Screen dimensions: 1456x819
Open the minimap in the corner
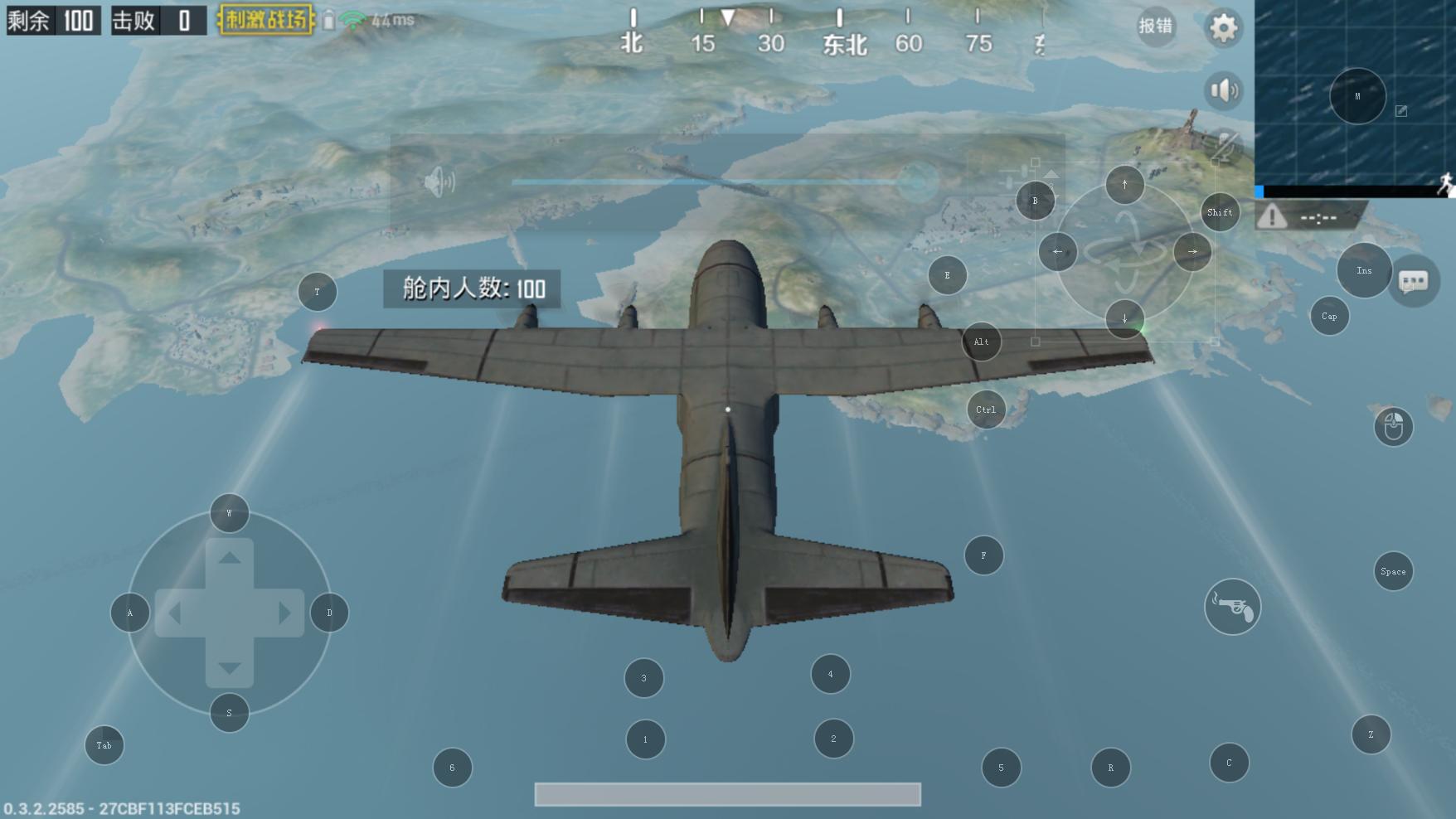(x=1355, y=93)
